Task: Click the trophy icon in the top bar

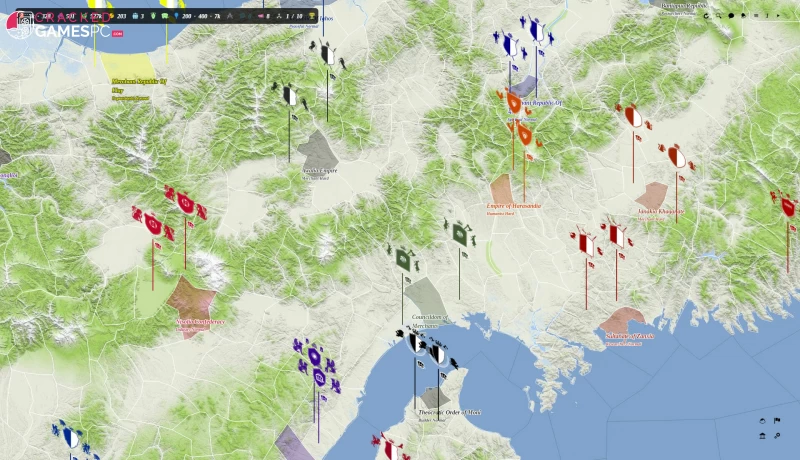Action: [x=312, y=16]
